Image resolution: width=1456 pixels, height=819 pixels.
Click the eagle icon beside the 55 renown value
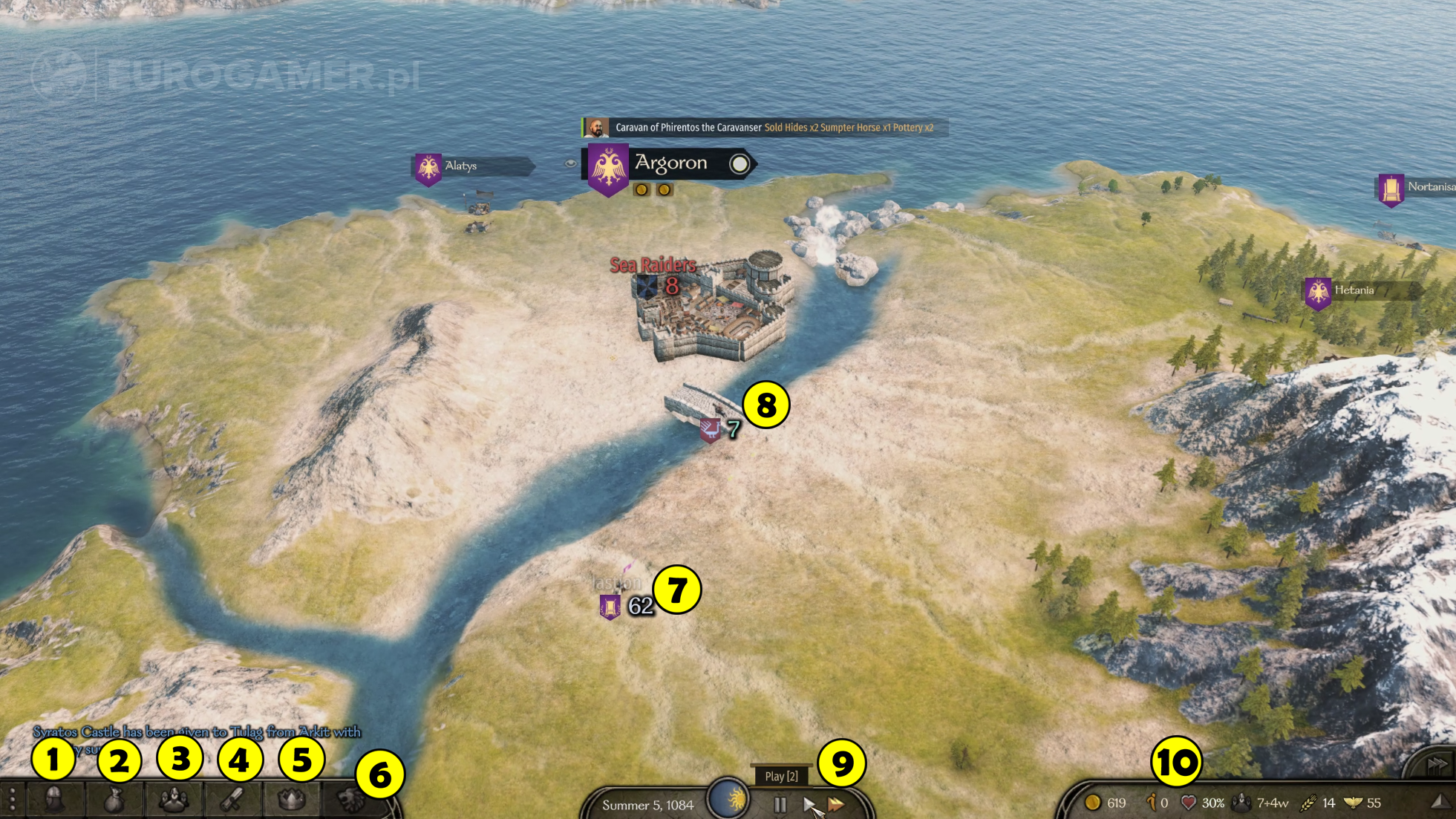(1353, 803)
